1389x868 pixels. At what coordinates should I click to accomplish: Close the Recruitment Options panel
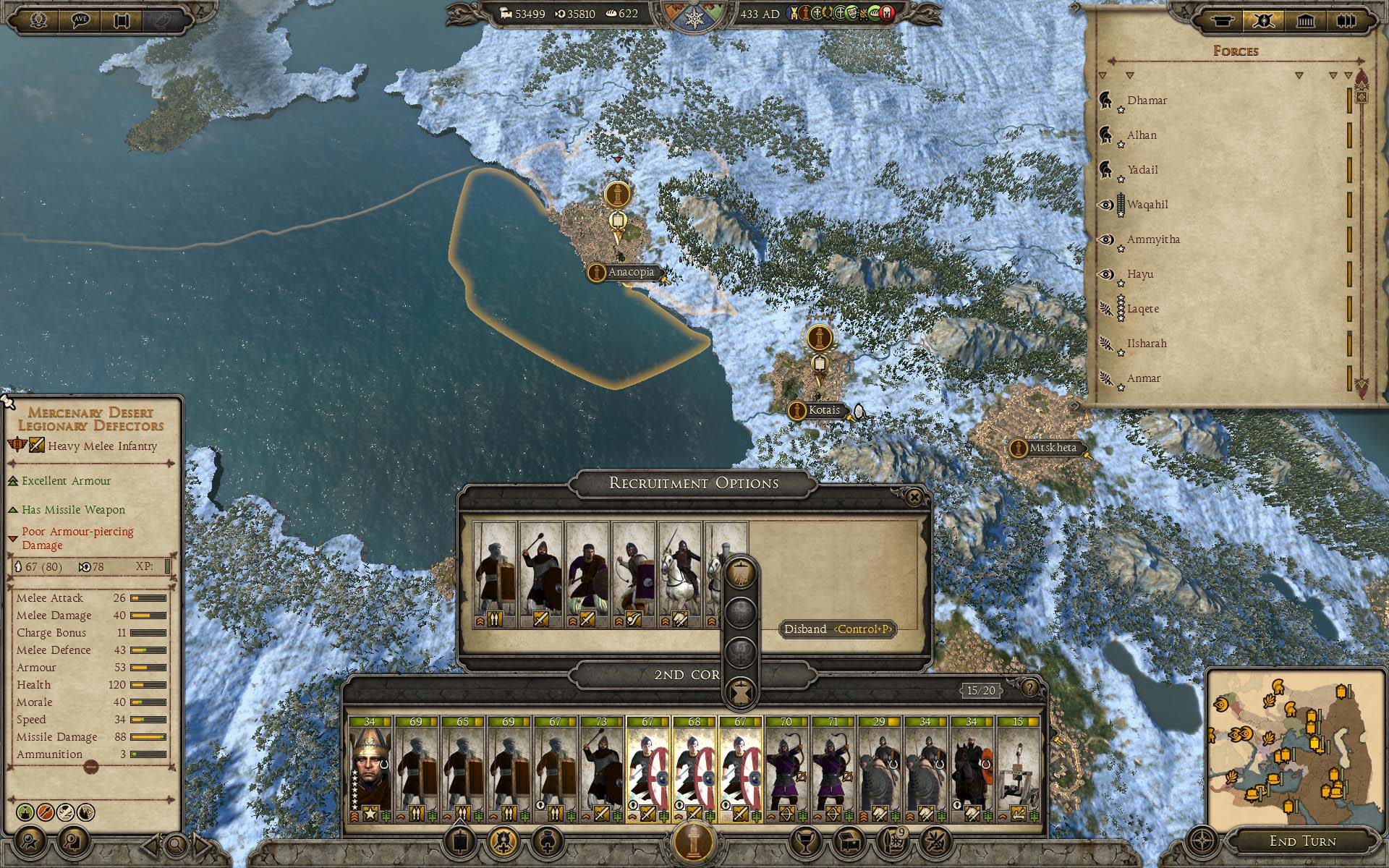pos(914,497)
